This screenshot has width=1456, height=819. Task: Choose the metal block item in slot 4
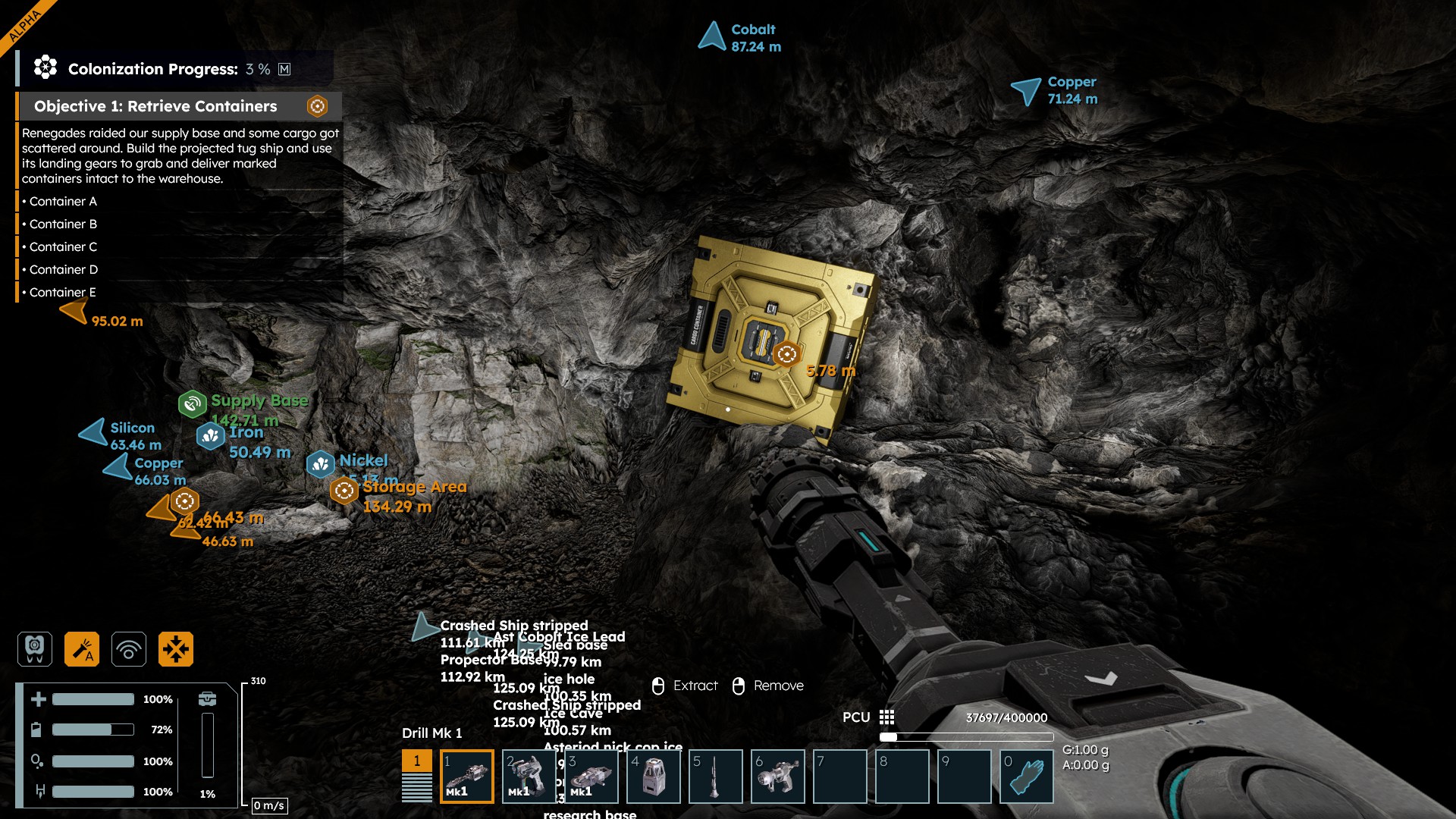653,776
